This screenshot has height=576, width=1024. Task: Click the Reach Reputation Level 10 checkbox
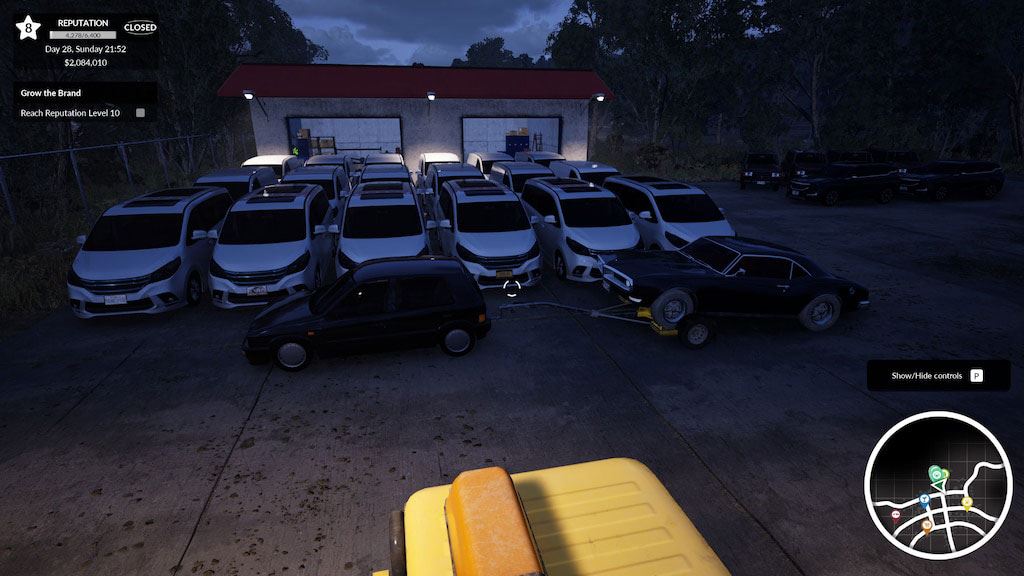pyautogui.click(x=140, y=113)
